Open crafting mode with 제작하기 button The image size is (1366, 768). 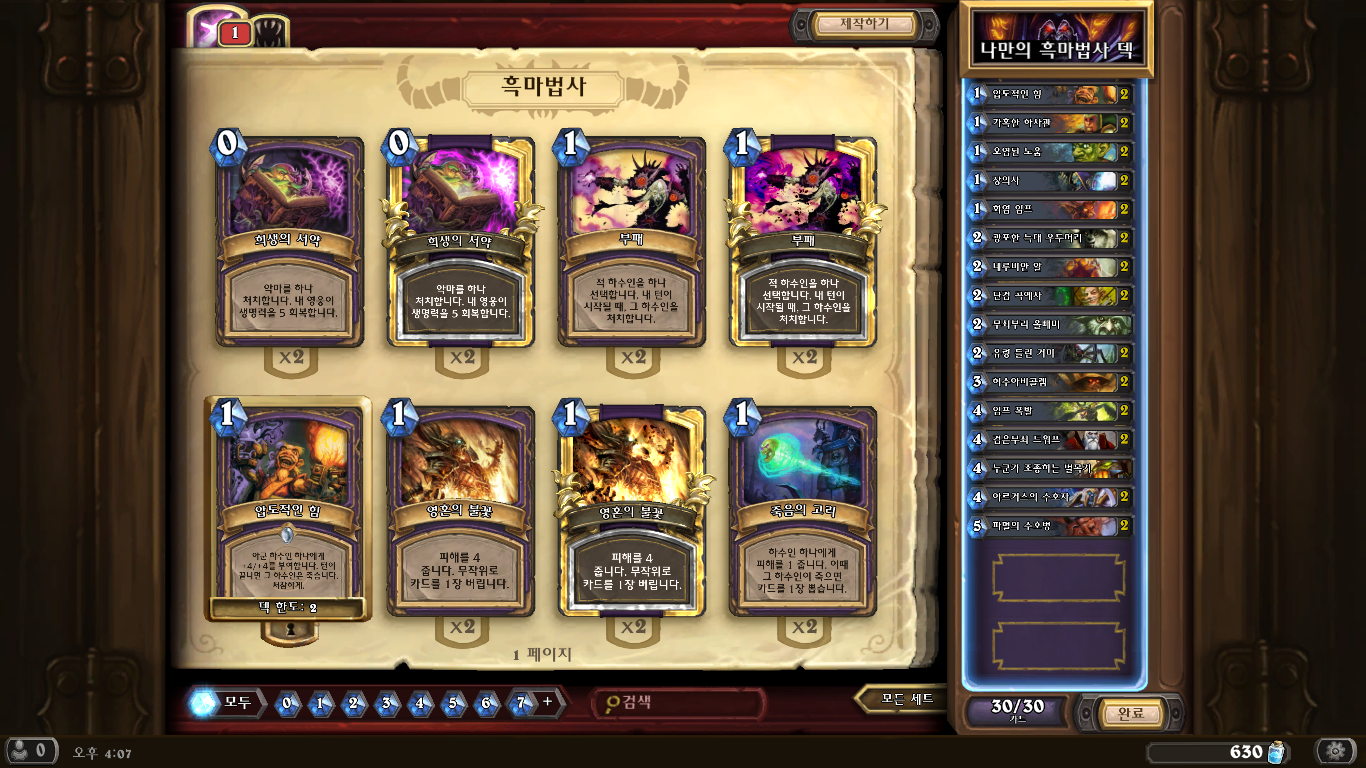pos(865,24)
